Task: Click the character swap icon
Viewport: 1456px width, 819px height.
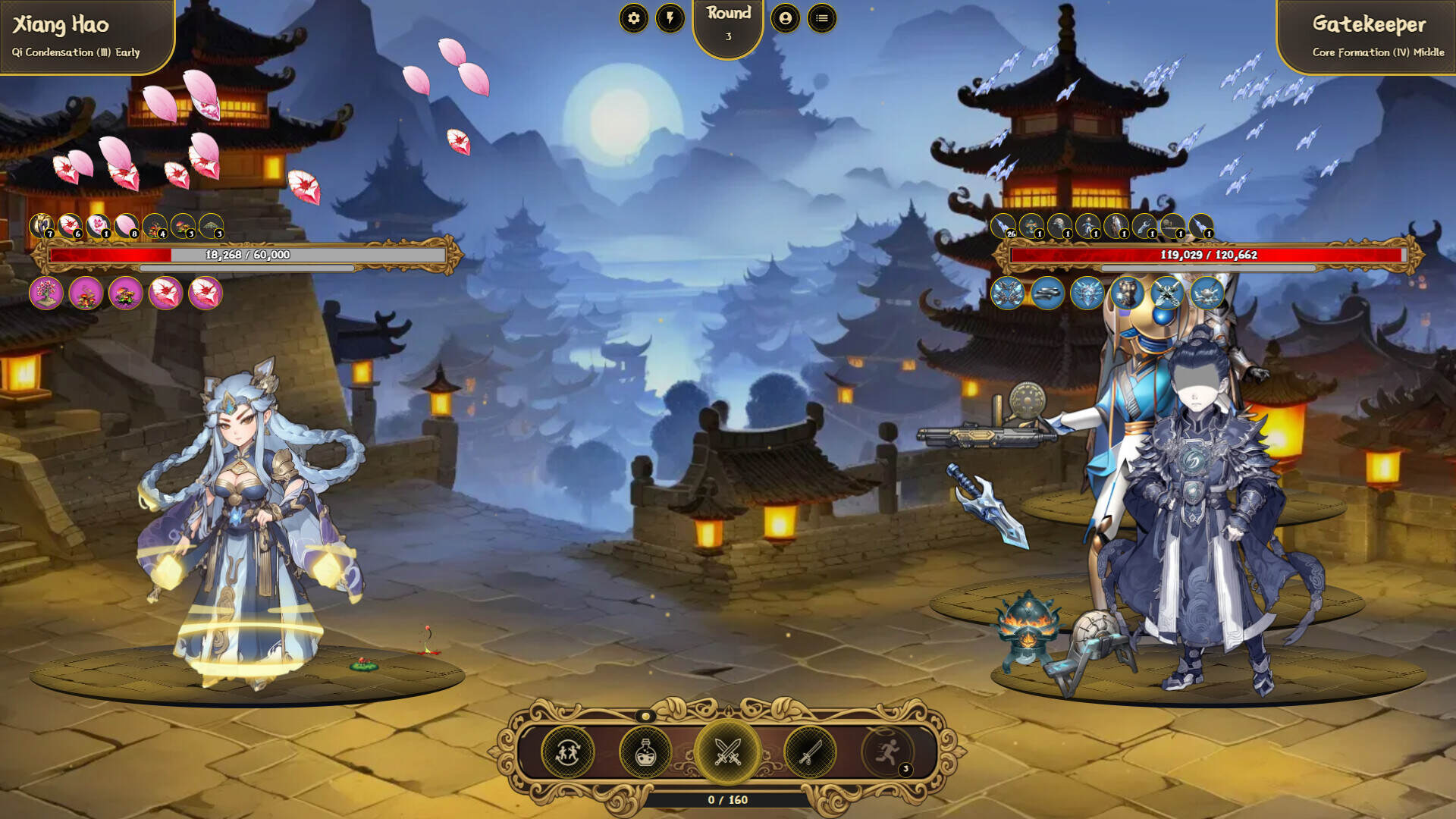Action: point(566,752)
